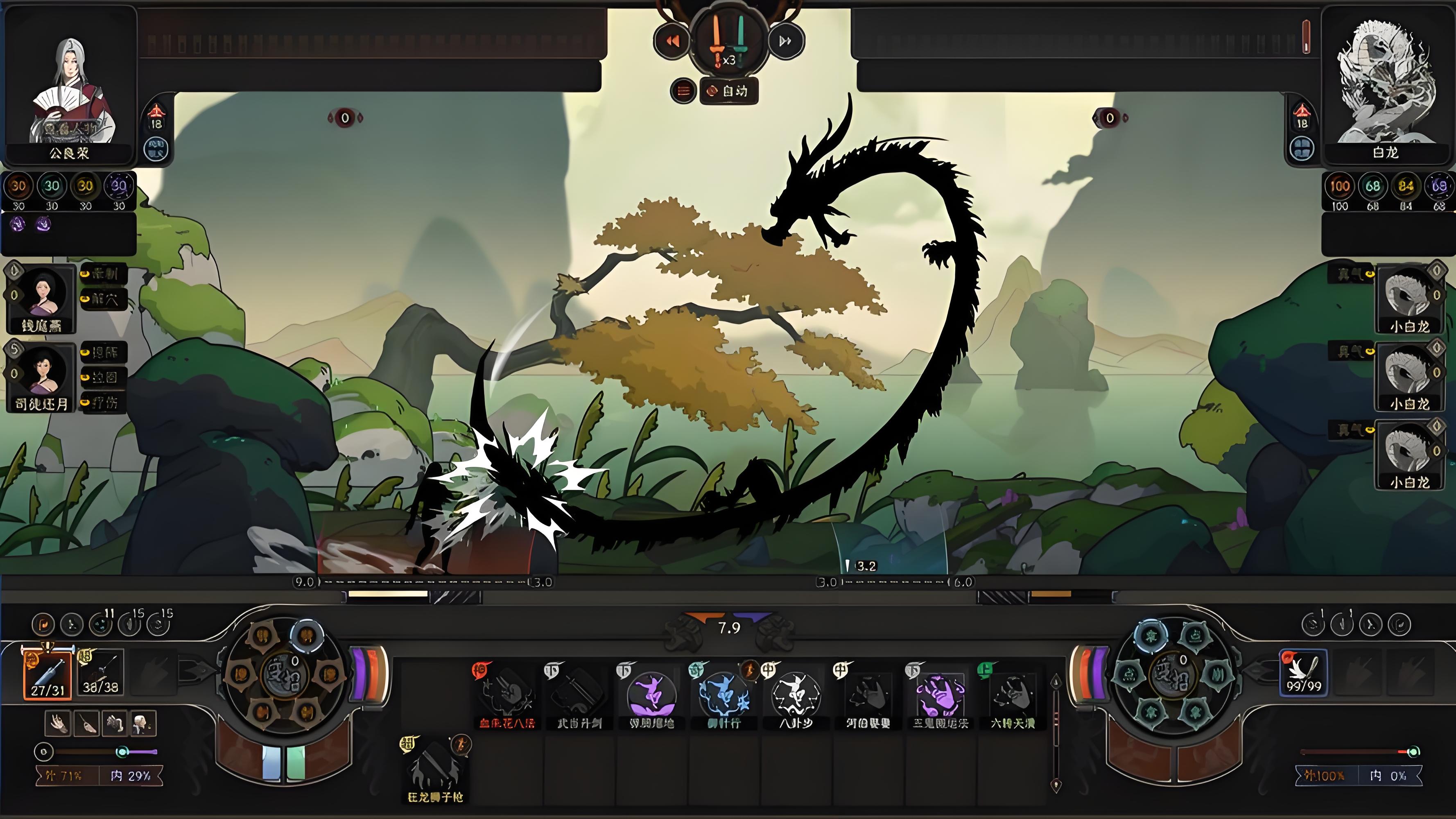The image size is (1456, 819).
Task: Open the red three-line menu button
Action: tap(683, 91)
